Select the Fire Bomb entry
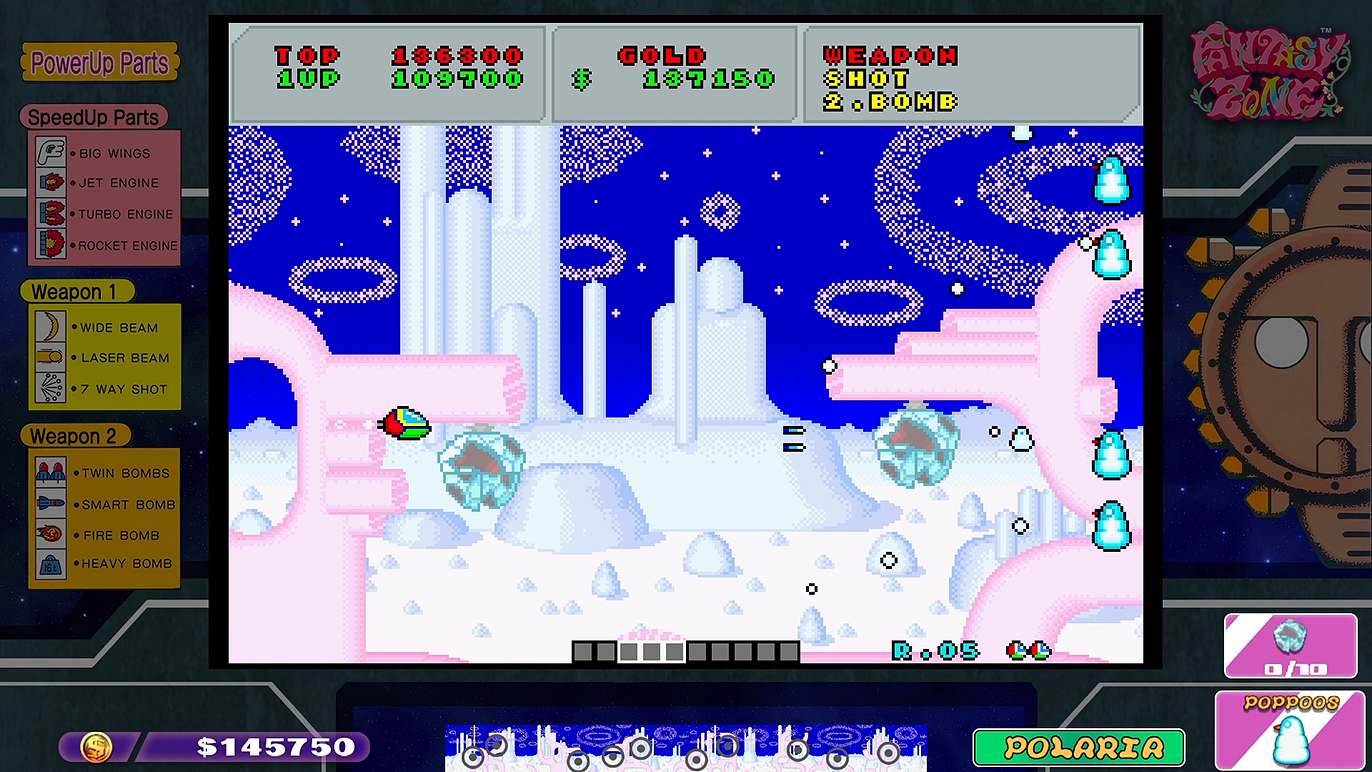The width and height of the screenshot is (1372, 772). click(105, 535)
